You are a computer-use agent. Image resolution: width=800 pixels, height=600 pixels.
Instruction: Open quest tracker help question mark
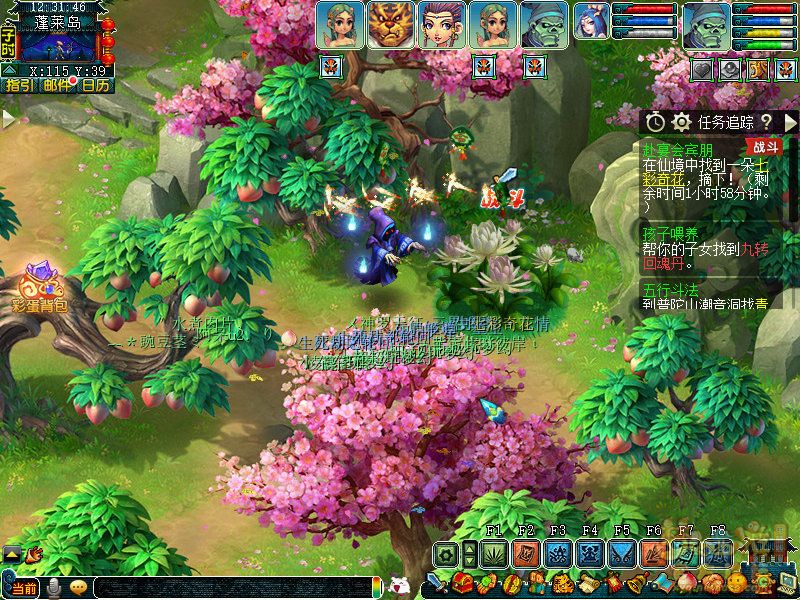click(765, 121)
